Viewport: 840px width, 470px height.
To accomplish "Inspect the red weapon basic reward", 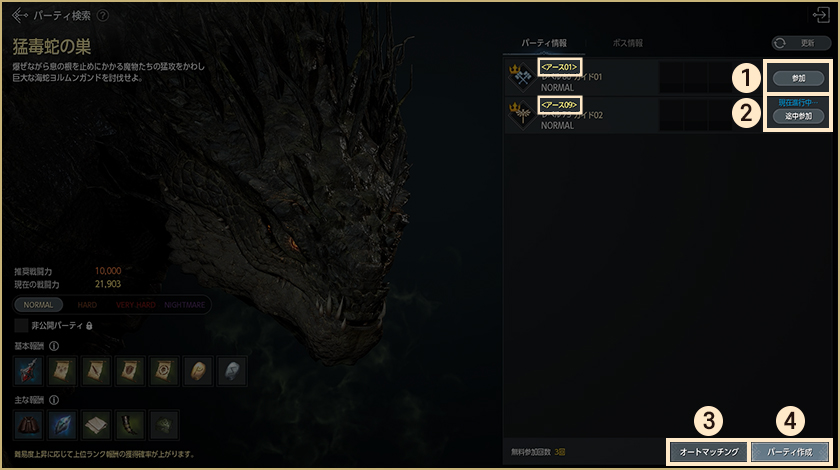I will pos(28,371).
